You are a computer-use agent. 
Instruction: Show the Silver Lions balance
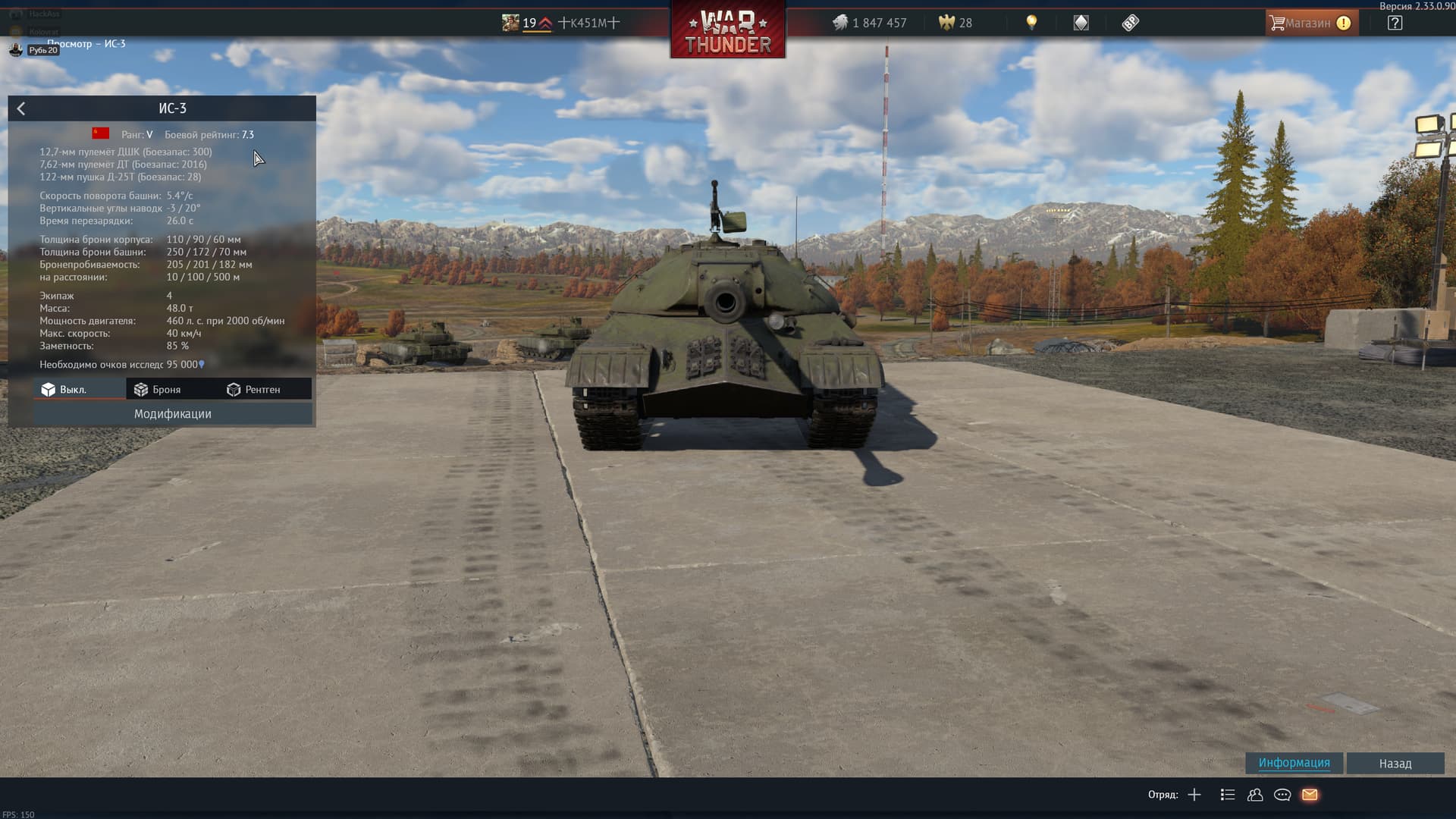(870, 23)
